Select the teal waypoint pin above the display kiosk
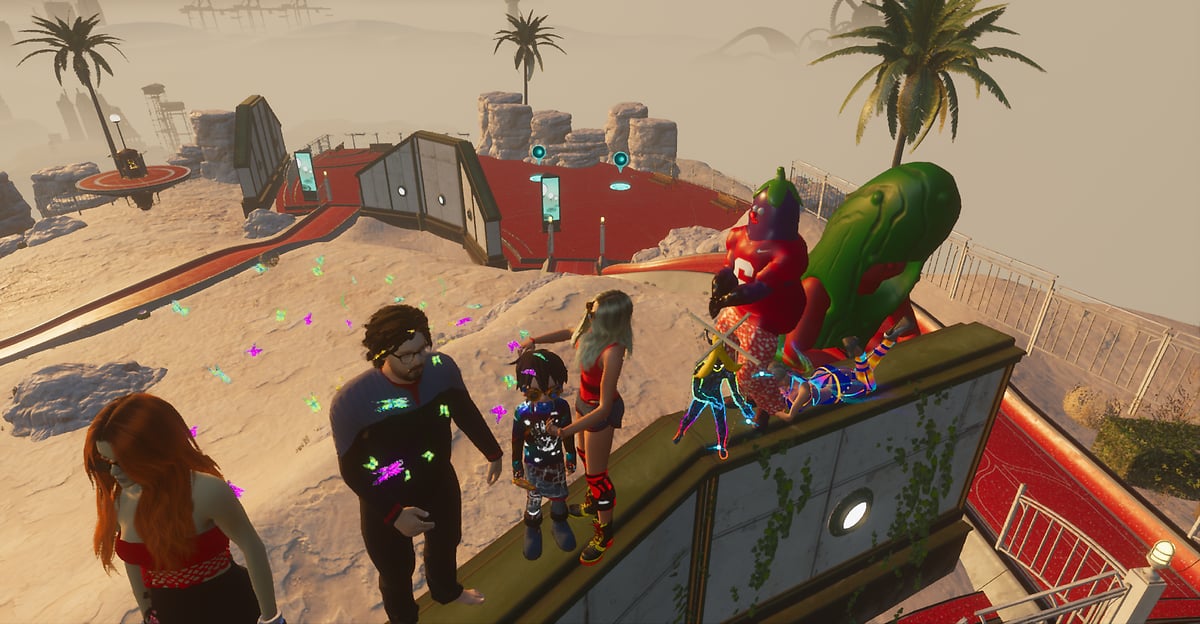 click(x=538, y=153)
